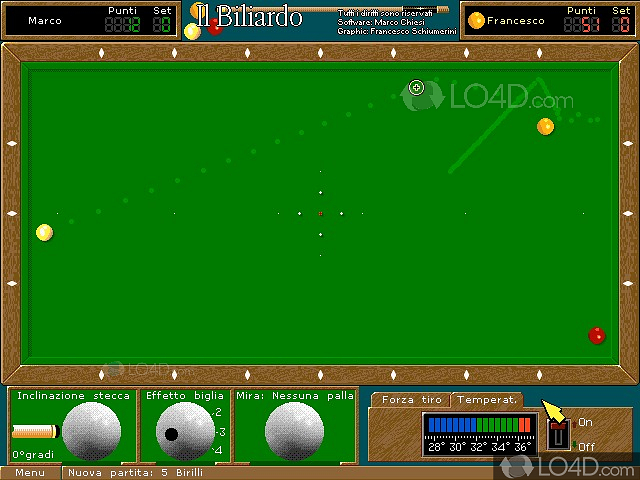The image size is (640, 480).
Task: Switch to the Forza tiro tab
Action: [x=411, y=400]
